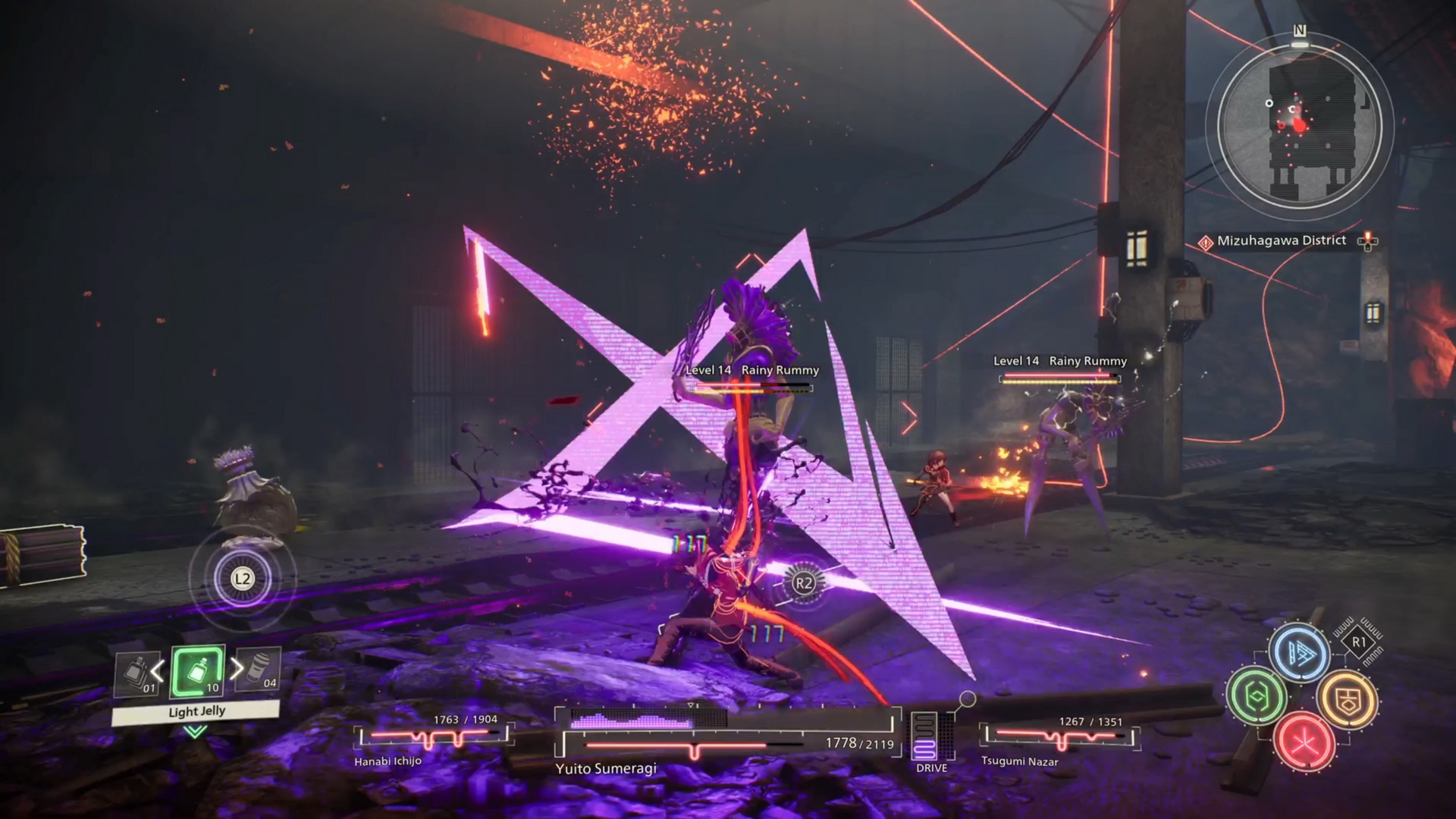1456x819 pixels.
Task: Expand the green chevron below Light Jelly
Action: (195, 732)
